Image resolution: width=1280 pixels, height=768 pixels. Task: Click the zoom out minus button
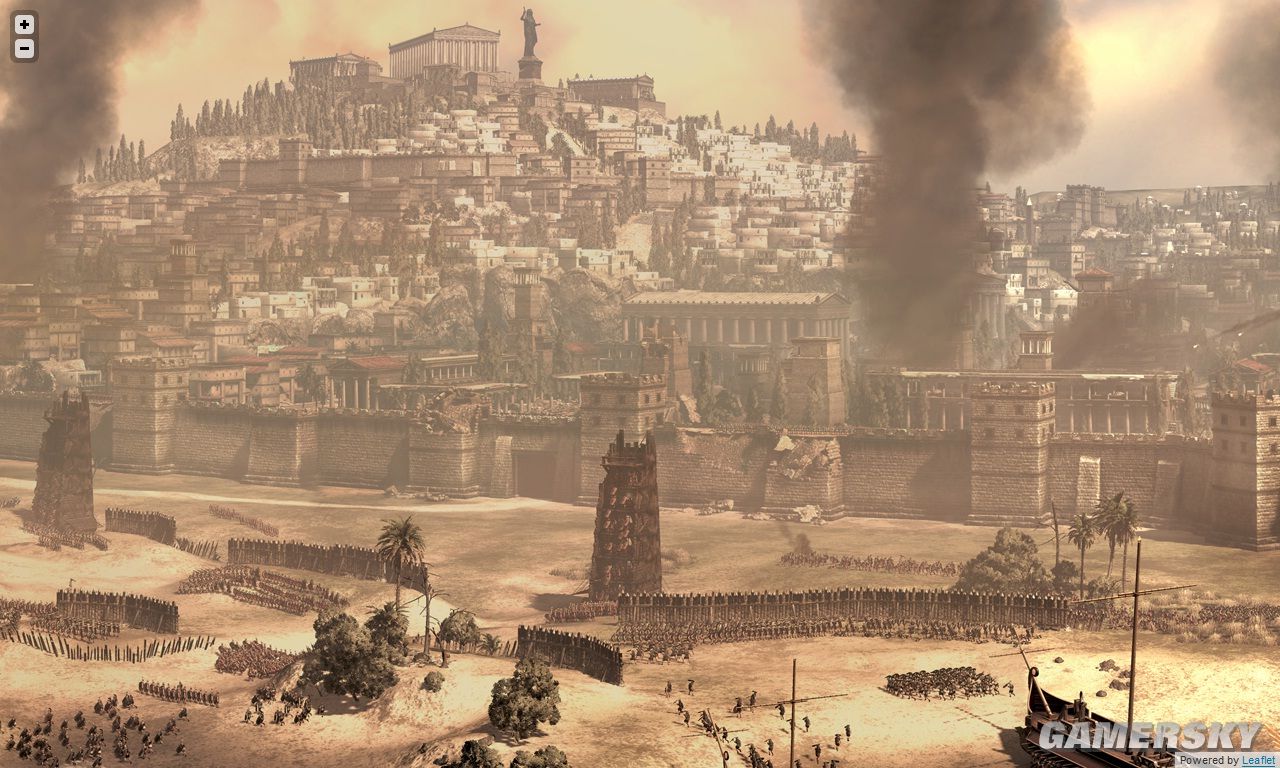pos(26,47)
